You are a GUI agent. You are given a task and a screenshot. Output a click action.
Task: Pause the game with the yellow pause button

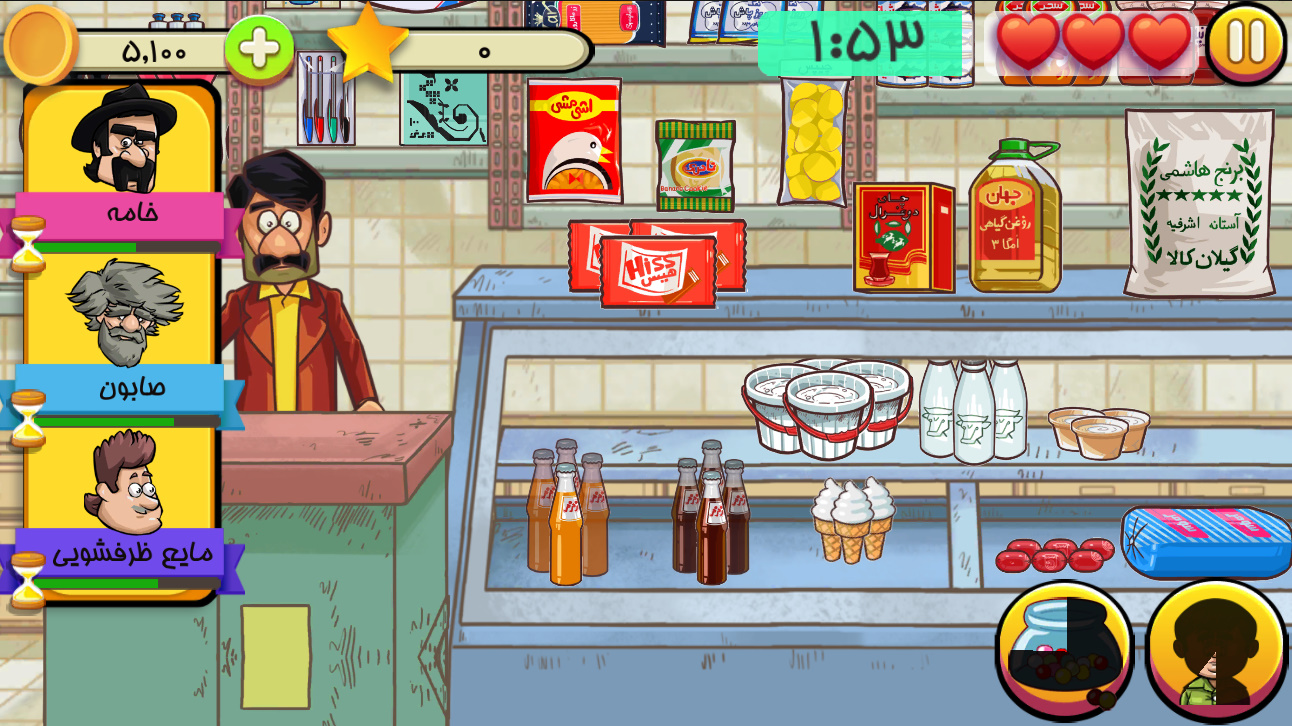1245,42
